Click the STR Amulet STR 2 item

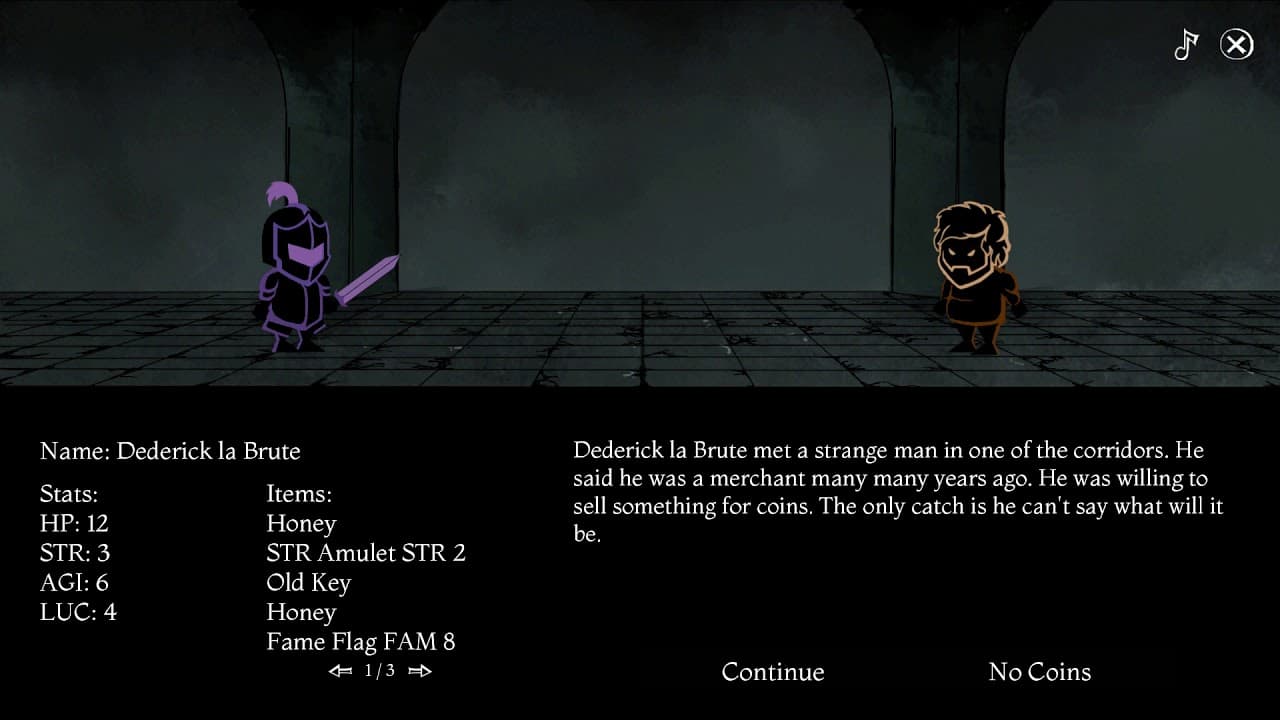[x=365, y=552]
